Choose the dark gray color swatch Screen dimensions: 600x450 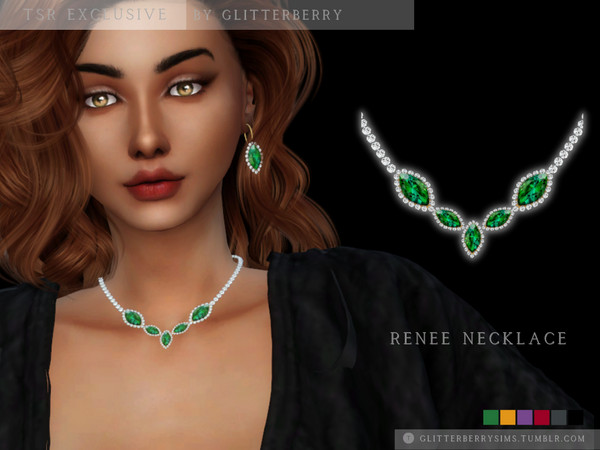coord(558,417)
